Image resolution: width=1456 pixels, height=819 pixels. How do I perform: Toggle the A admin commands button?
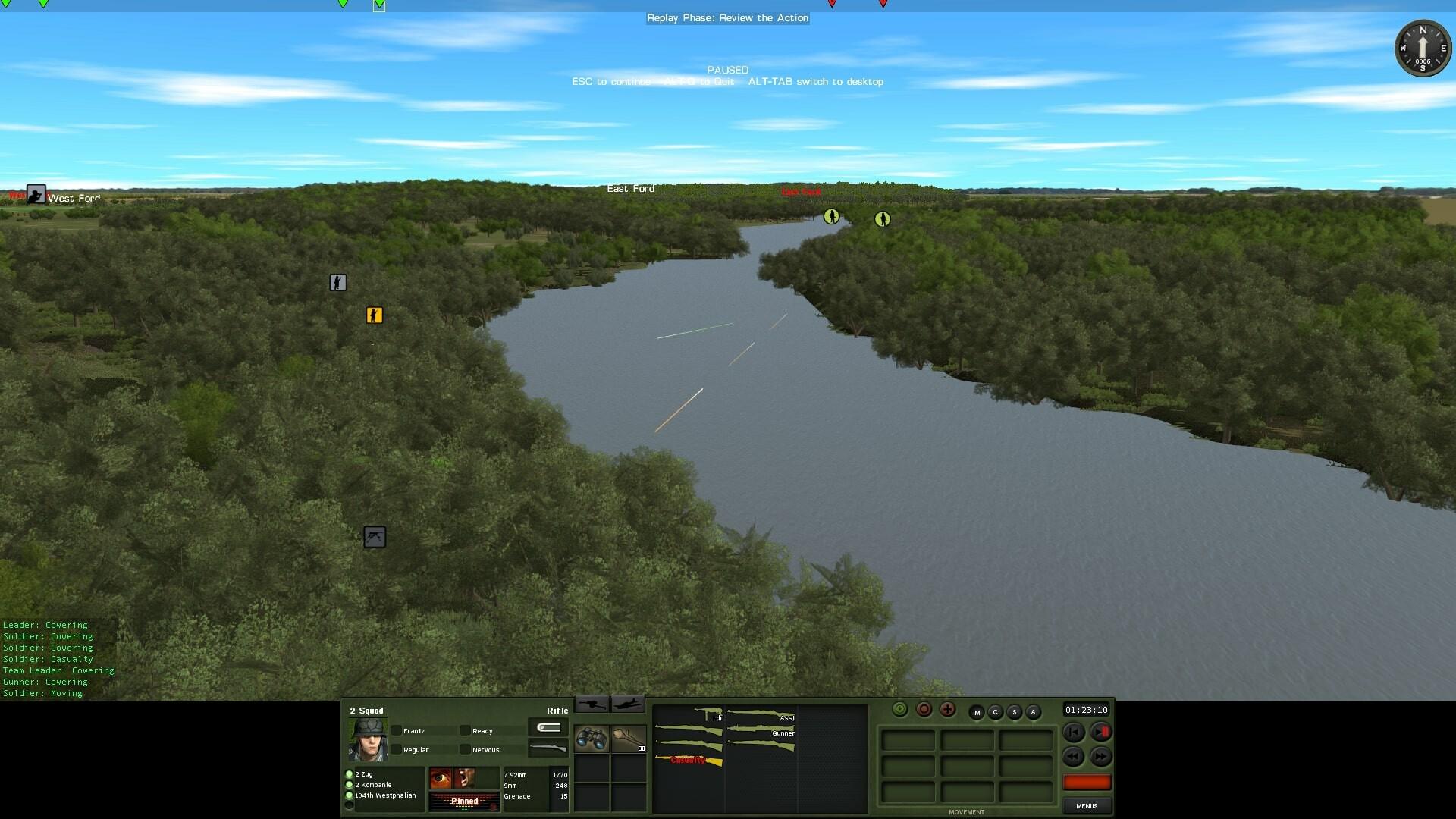[1033, 712]
